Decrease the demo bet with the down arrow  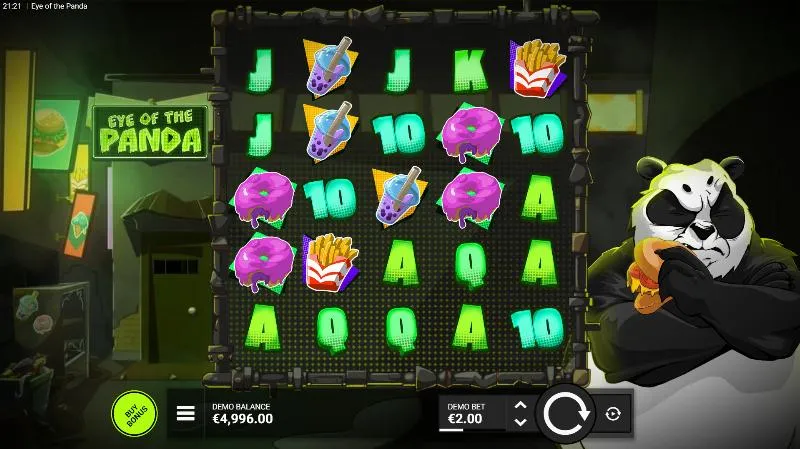click(519, 421)
